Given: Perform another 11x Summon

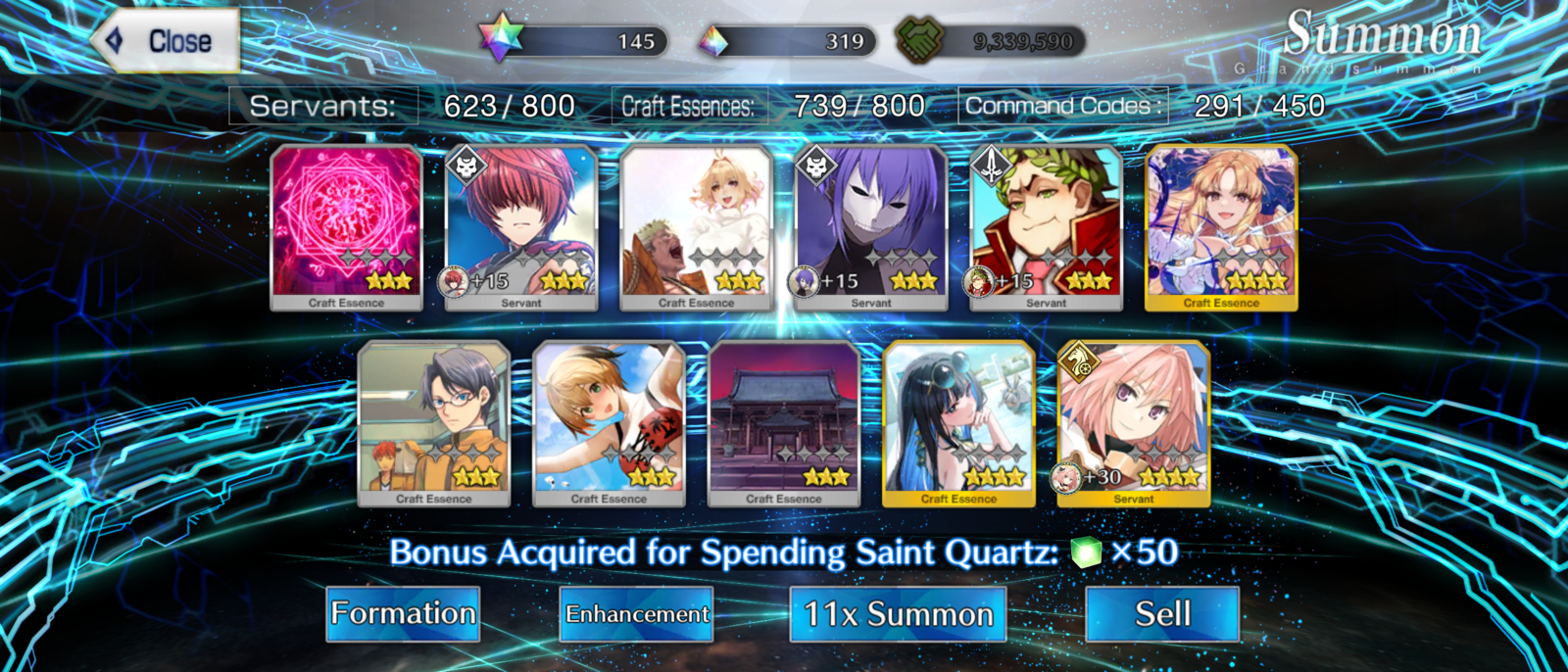Looking at the screenshot, I should click(898, 614).
